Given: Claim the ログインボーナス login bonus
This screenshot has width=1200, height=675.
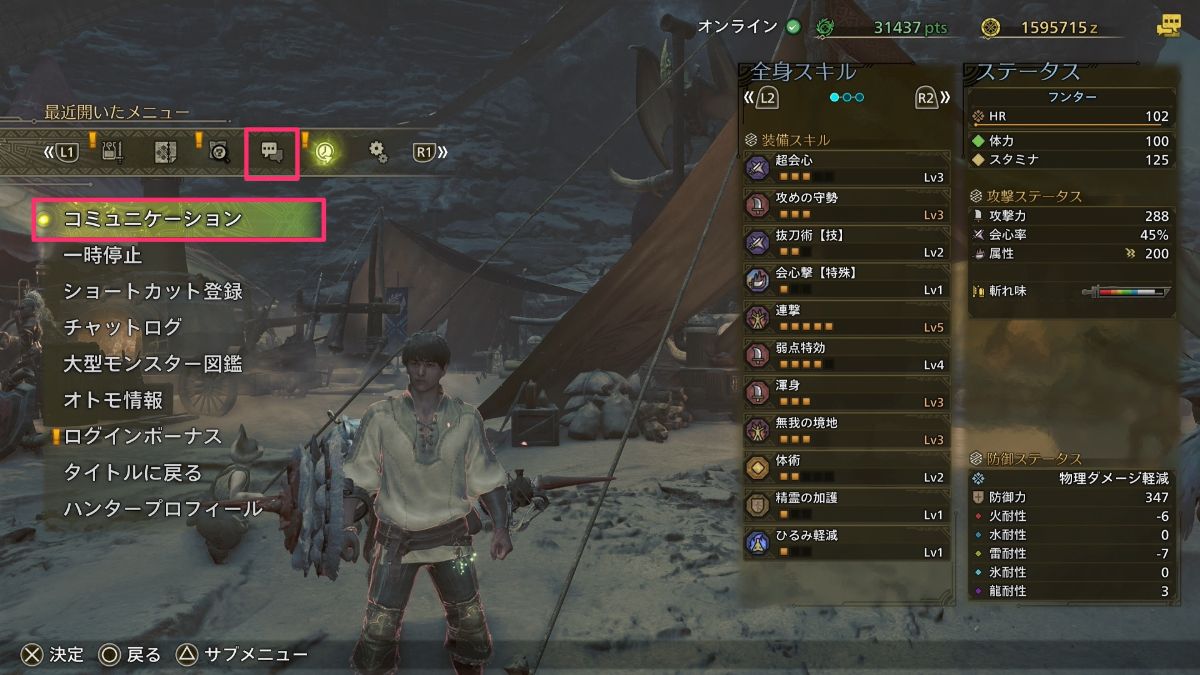Looking at the screenshot, I should (143, 437).
